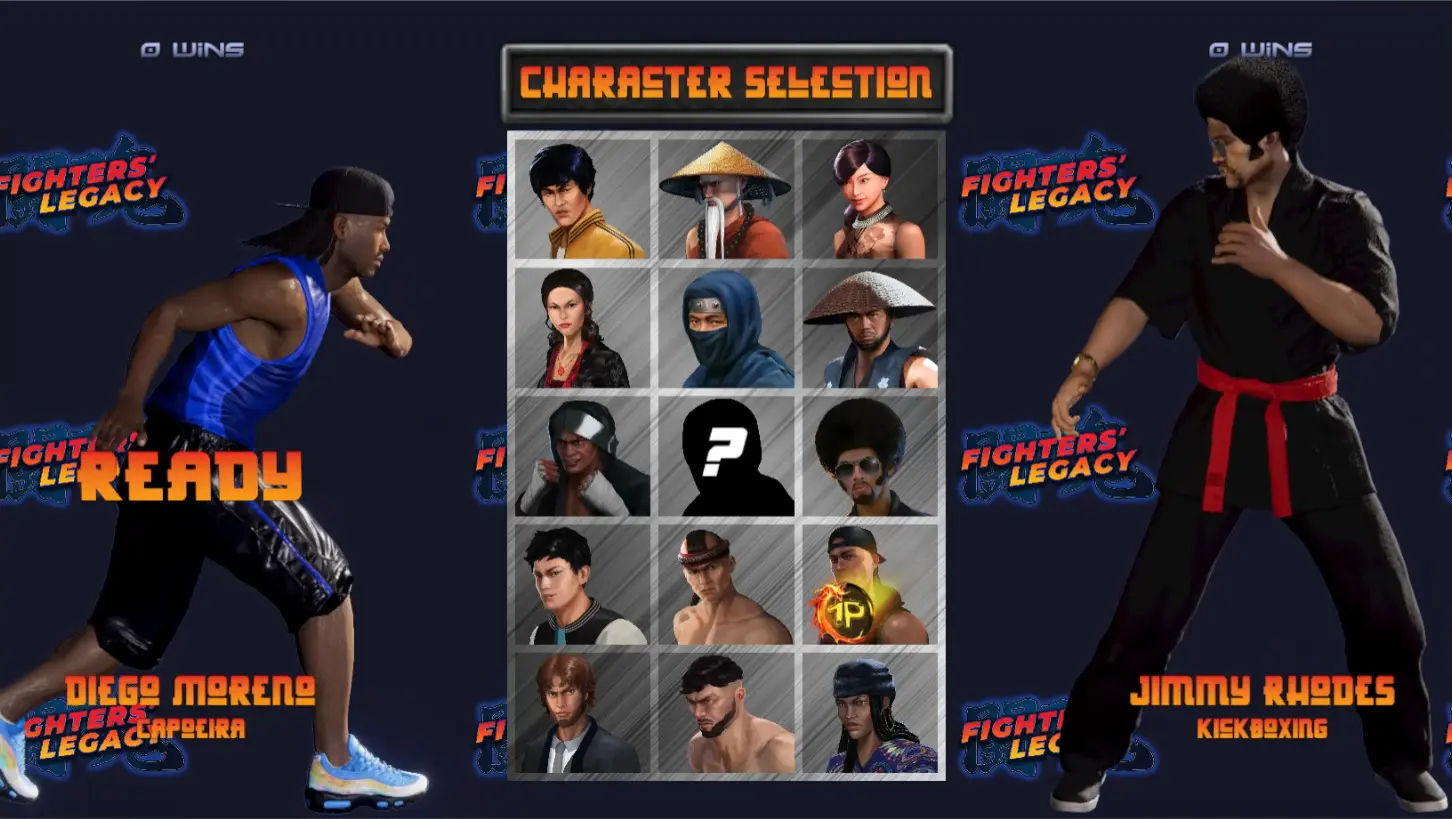Select the woman in the red dress
The image size is (1452, 819).
581,328
